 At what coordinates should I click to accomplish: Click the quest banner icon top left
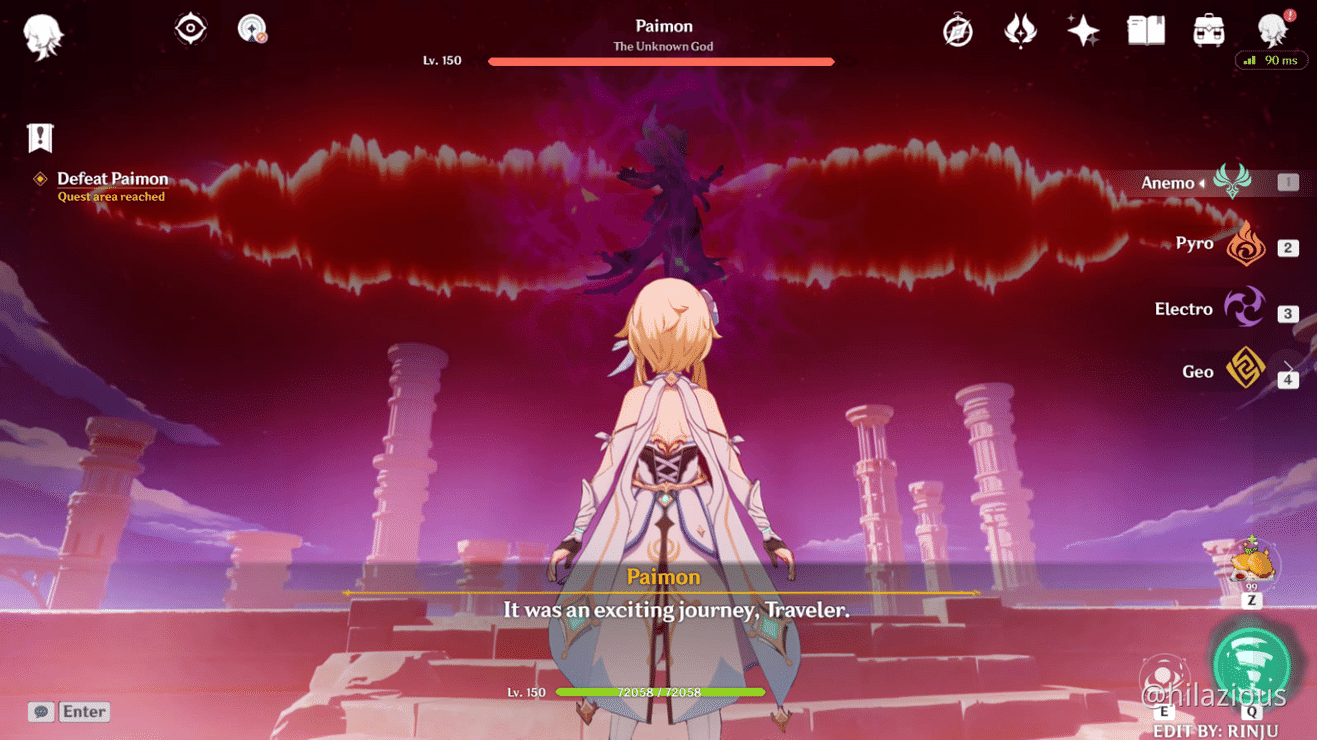click(40, 137)
